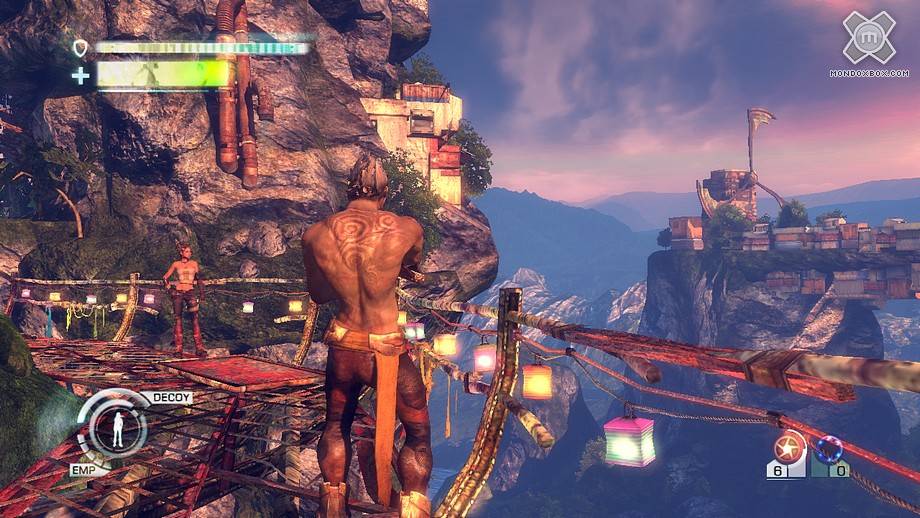Click the shield icon beside the top bar

(80, 47)
